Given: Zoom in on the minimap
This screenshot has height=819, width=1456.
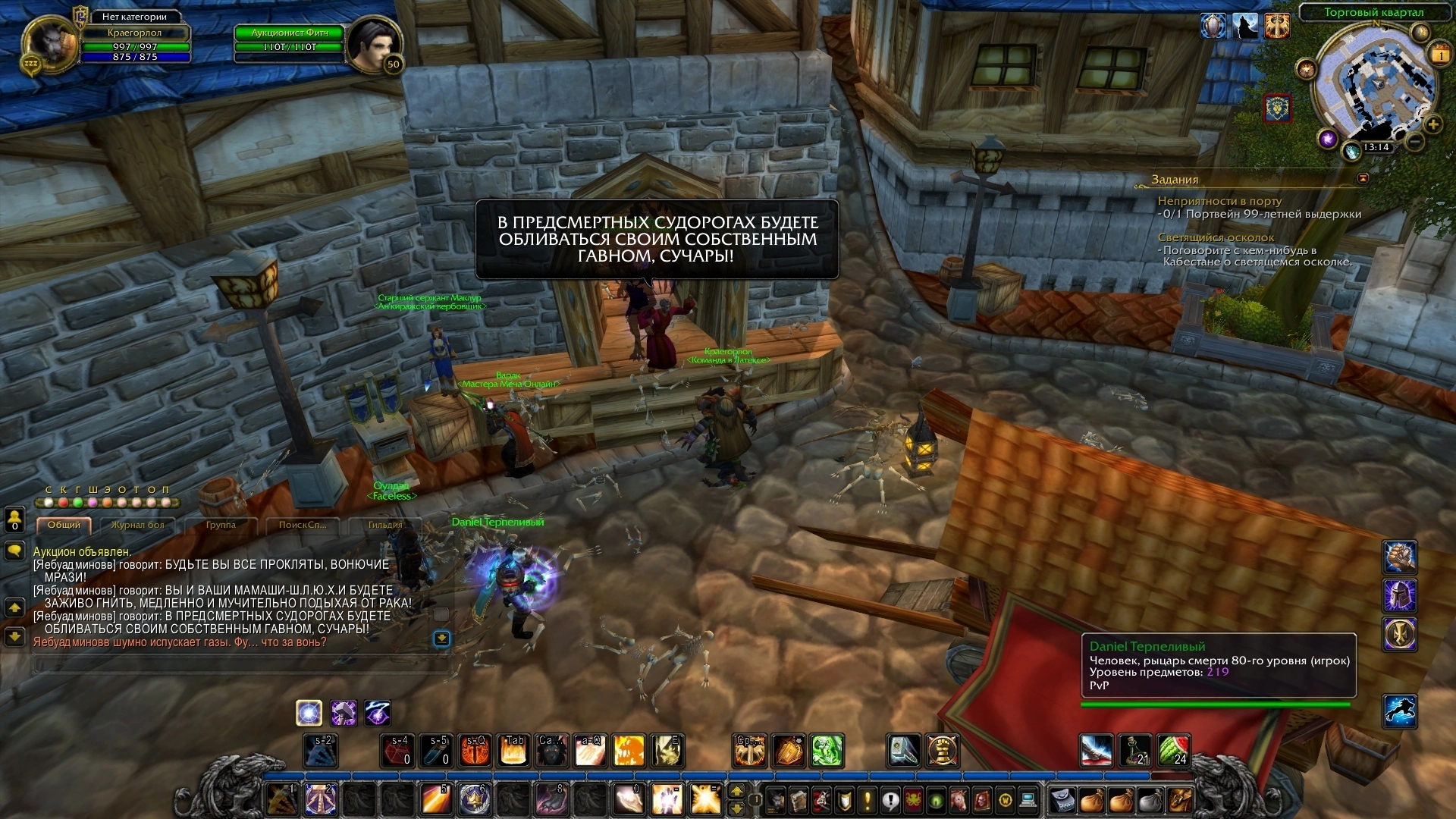Looking at the screenshot, I should pos(1432,124).
